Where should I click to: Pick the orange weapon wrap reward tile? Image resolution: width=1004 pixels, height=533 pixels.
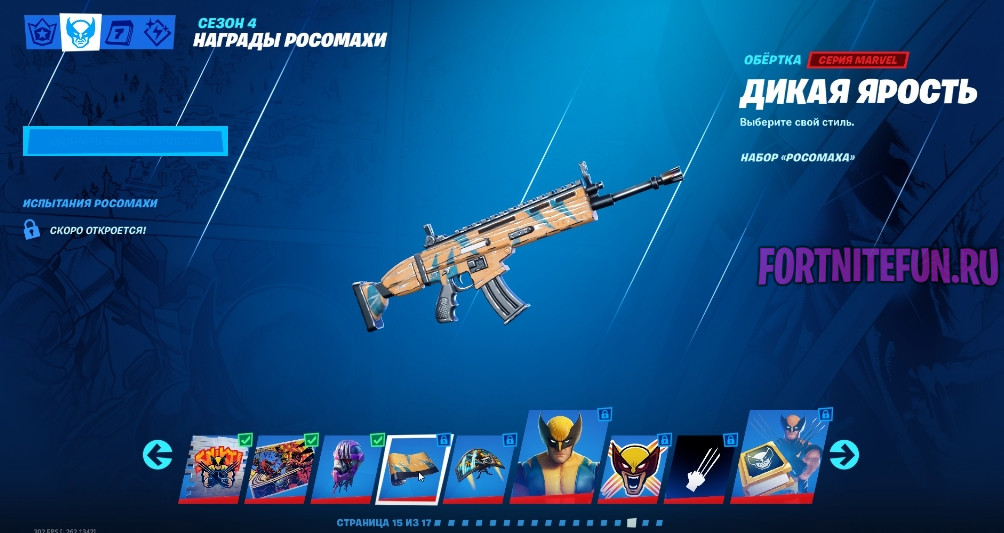[x=414, y=467]
